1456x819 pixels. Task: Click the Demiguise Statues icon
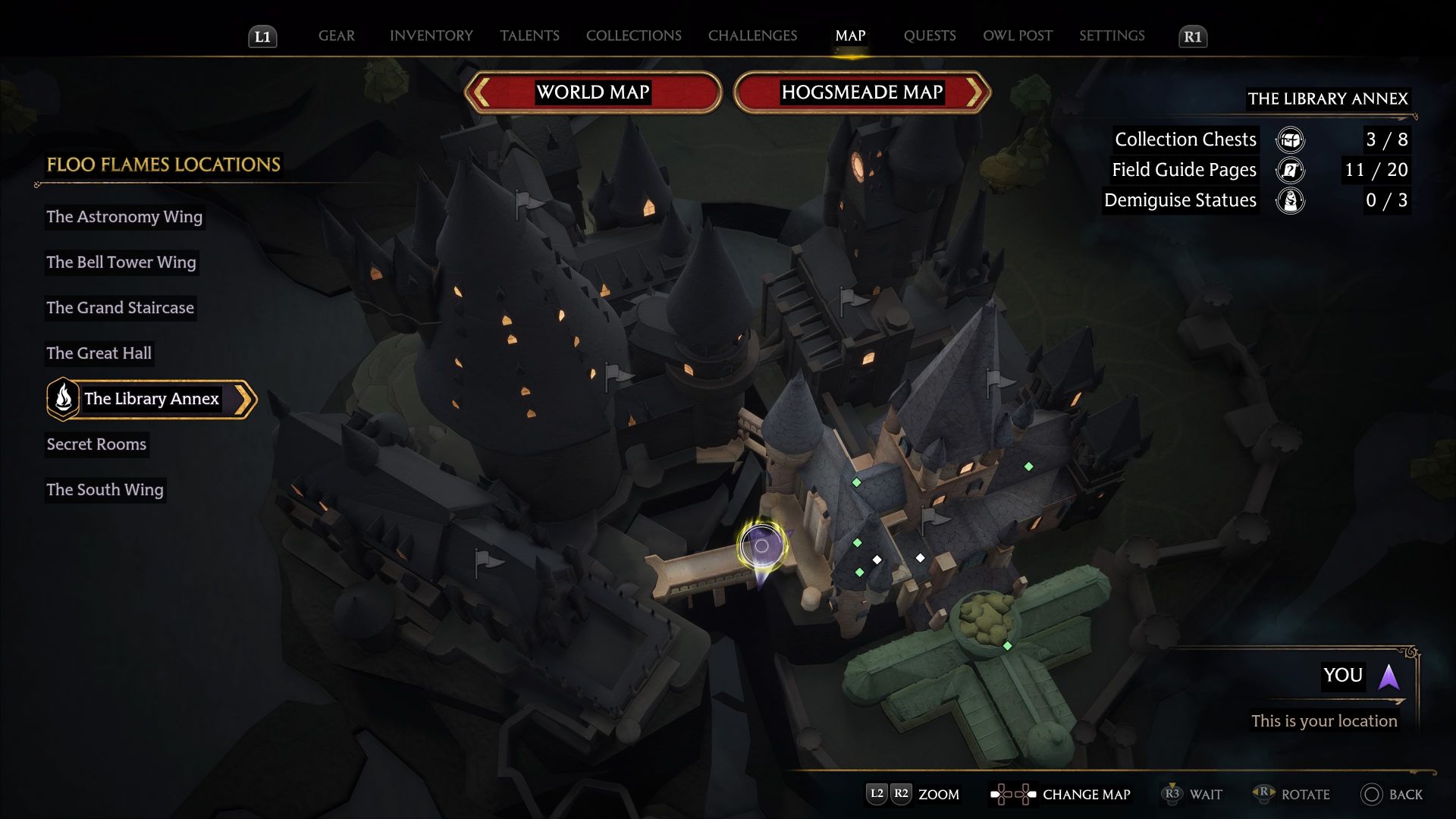pyautogui.click(x=1290, y=200)
